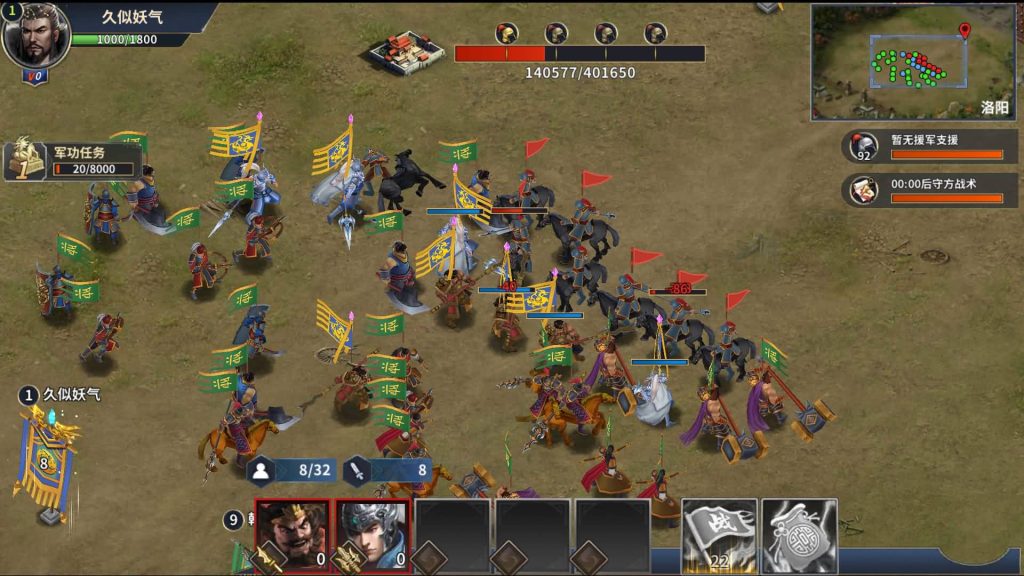Open the 军功任务 merit quest tracker
The height and width of the screenshot is (576, 1024).
72,159
